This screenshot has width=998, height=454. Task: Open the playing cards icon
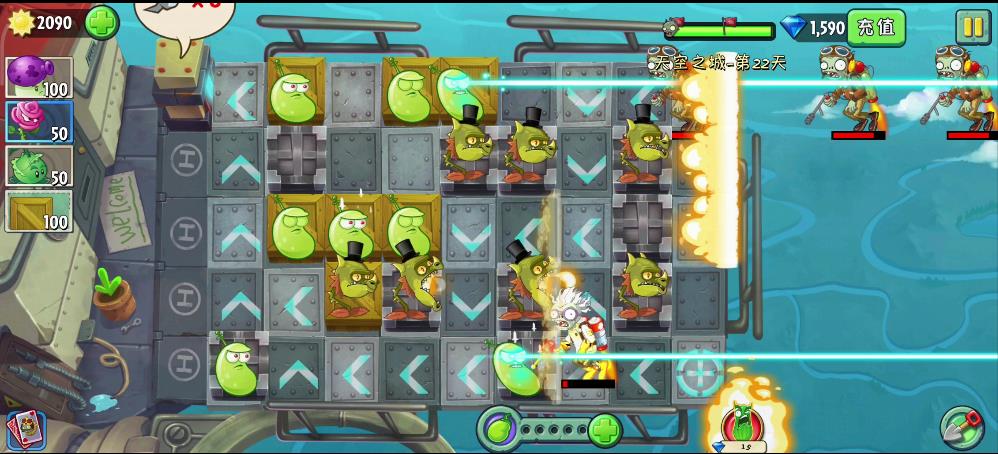tap(25, 430)
